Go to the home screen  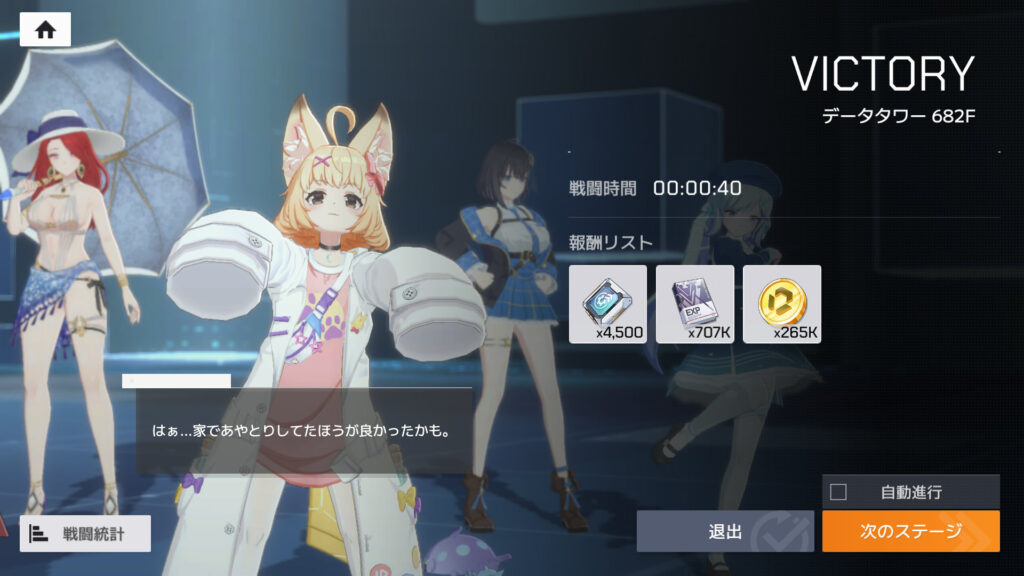pyautogui.click(x=45, y=29)
